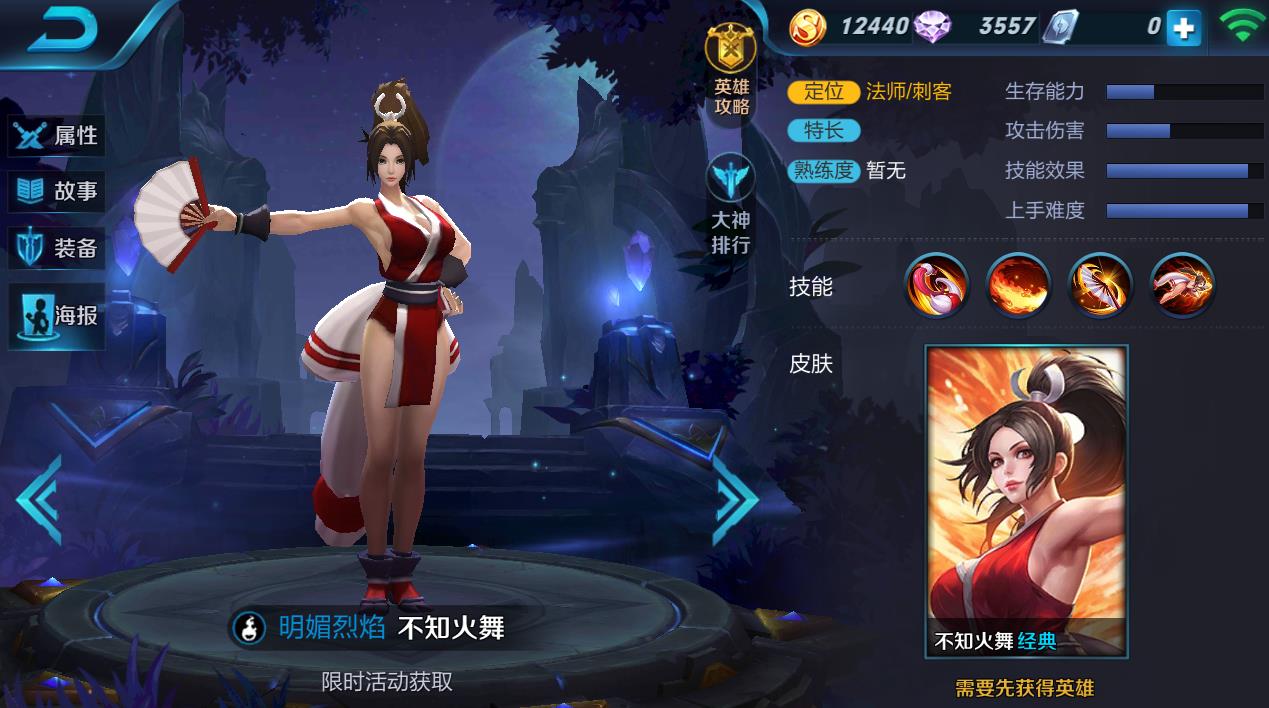This screenshot has width=1269, height=708.
Task: Click the 特长 specialty label
Action: [x=823, y=131]
